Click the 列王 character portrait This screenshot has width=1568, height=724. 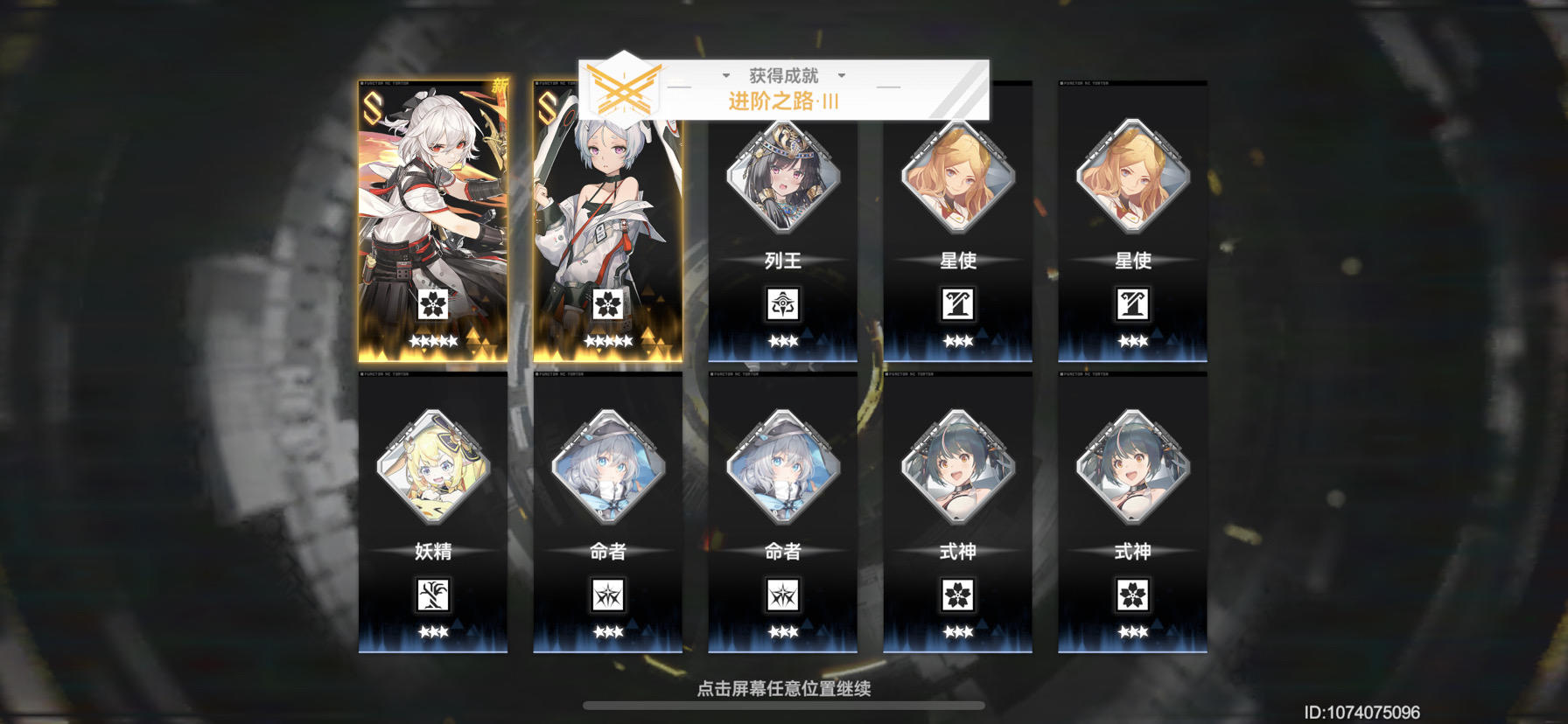pos(783,179)
